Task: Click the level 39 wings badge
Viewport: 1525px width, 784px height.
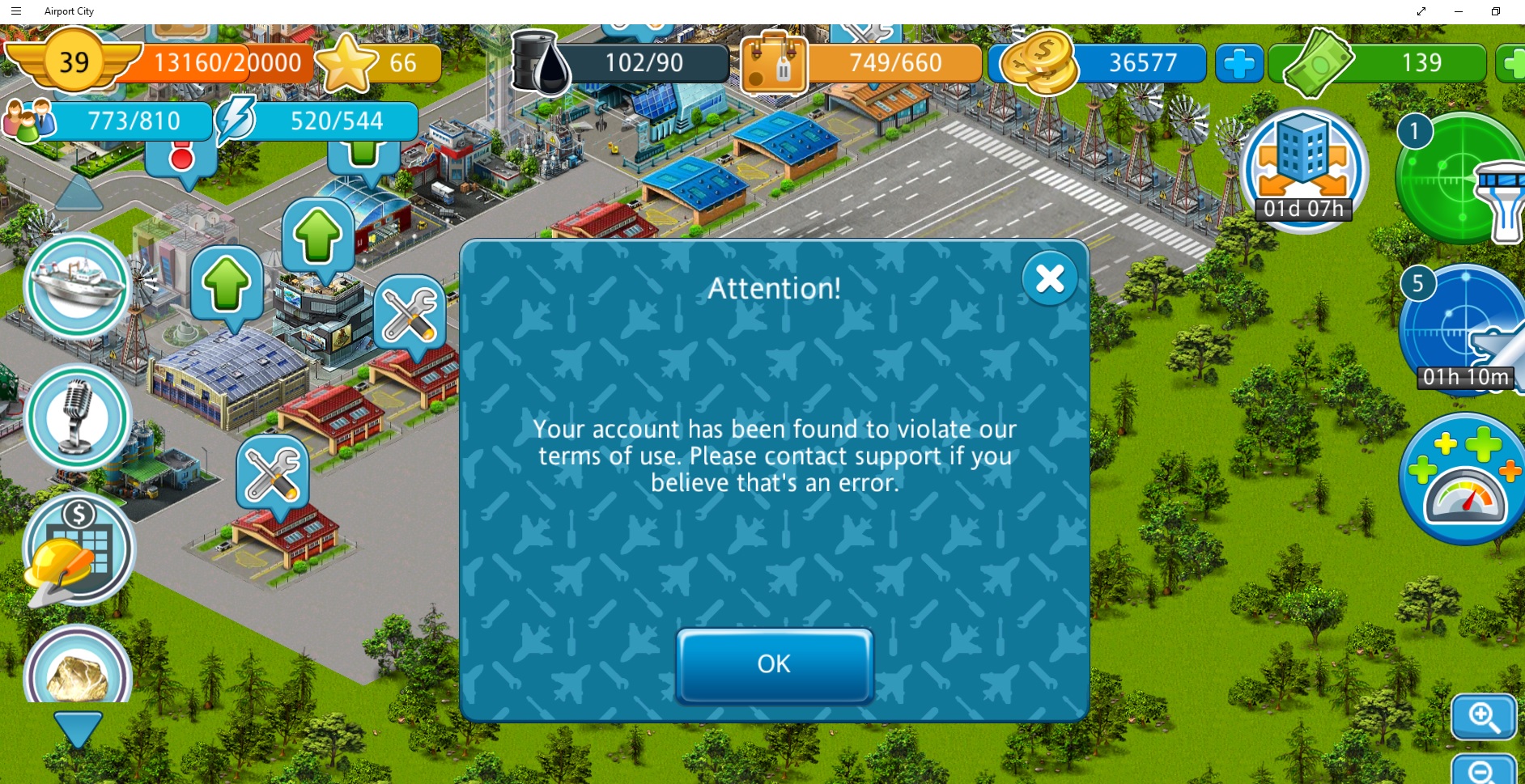Action: tap(74, 61)
